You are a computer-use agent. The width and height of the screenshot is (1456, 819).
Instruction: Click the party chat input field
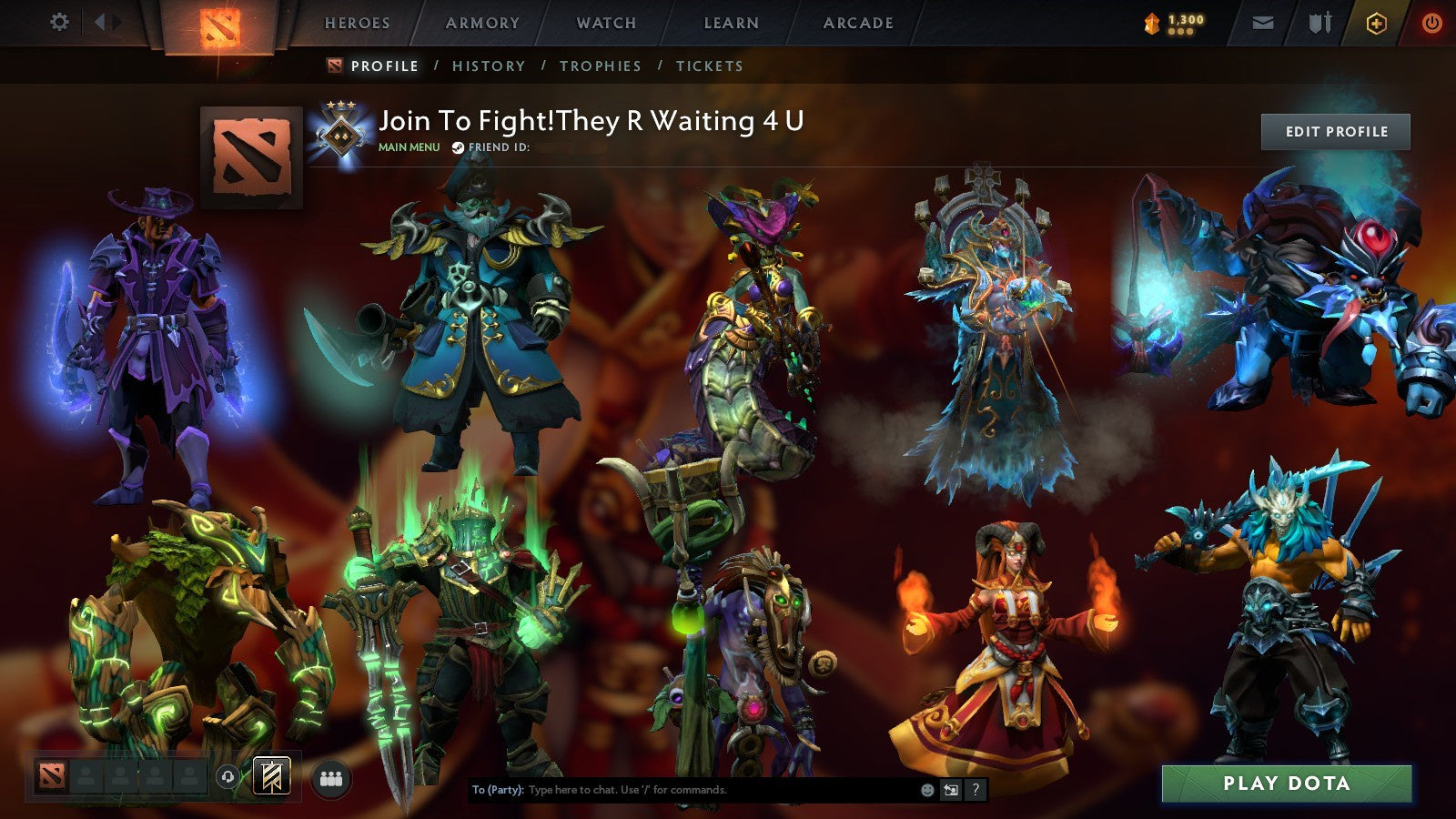pyautogui.click(x=682, y=791)
